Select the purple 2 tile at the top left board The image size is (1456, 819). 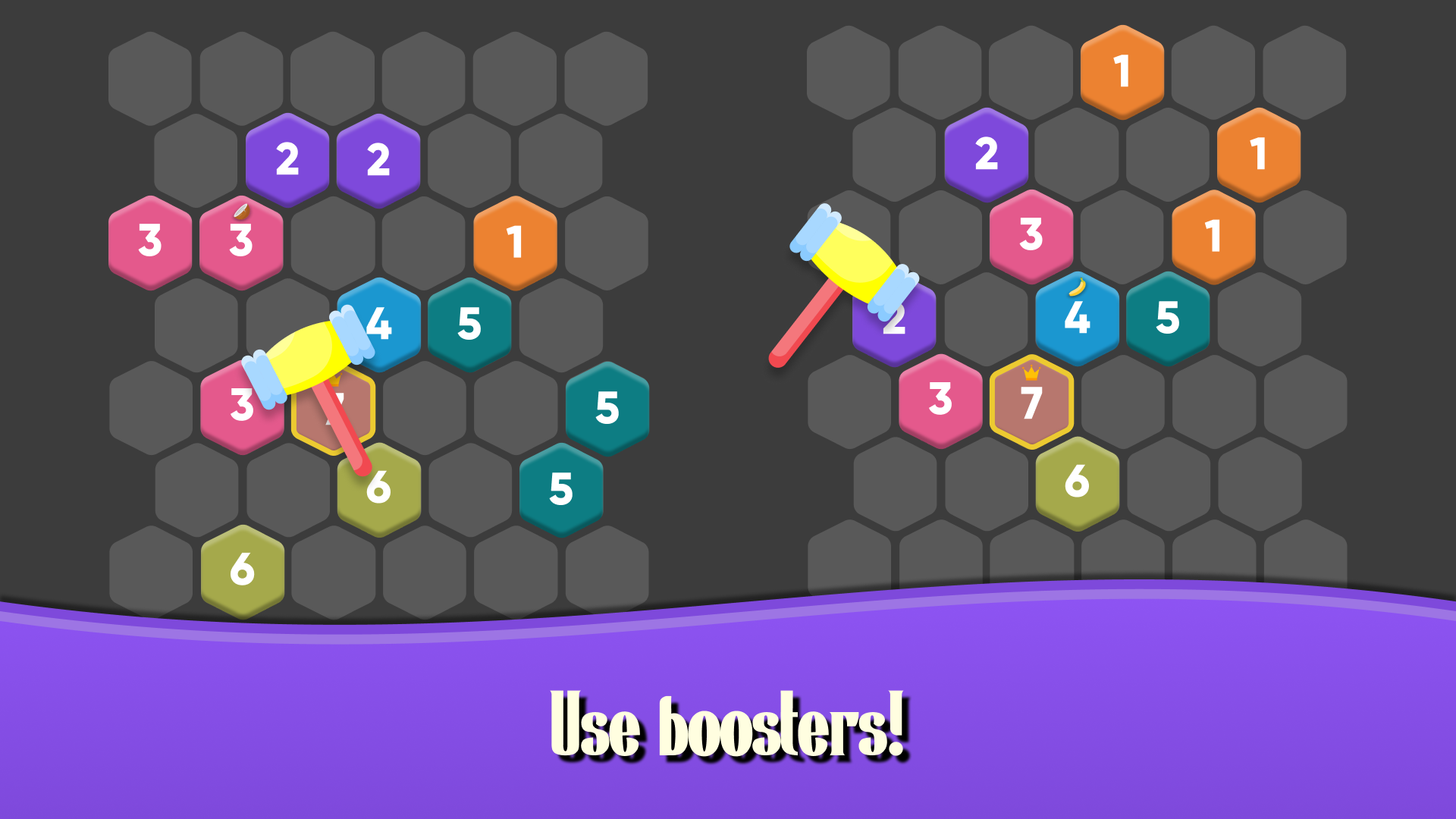pos(288,160)
